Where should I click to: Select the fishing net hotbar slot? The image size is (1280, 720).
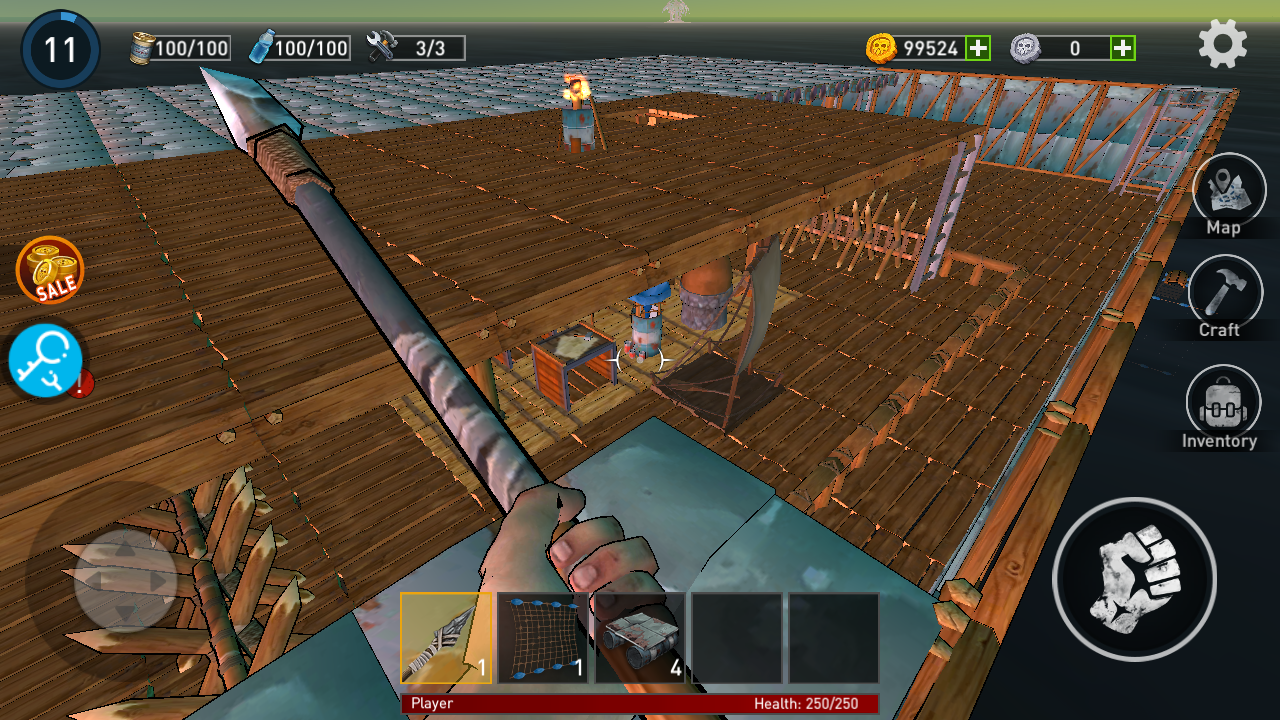pos(543,638)
